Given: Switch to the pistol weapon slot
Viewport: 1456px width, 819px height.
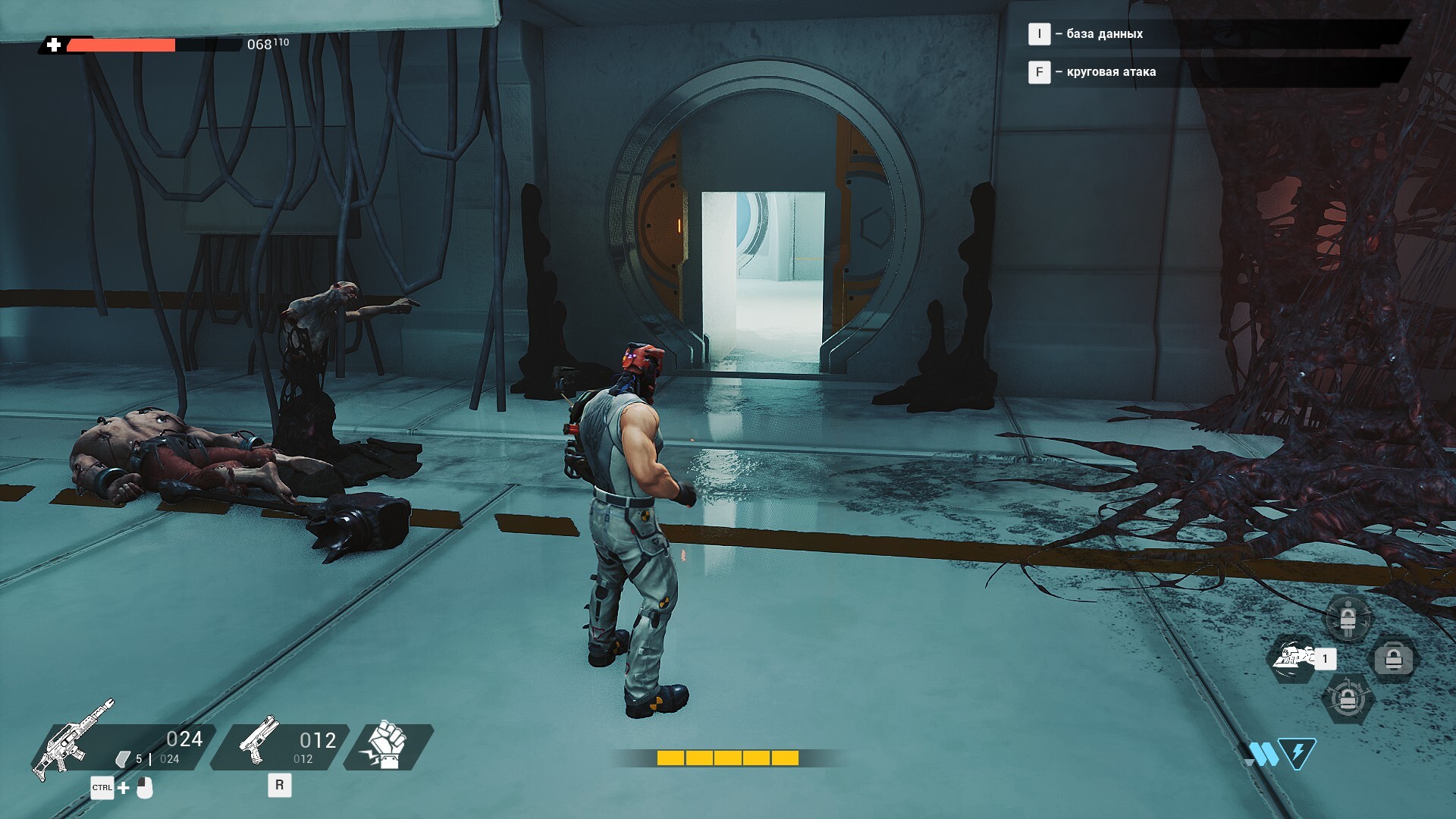Looking at the screenshot, I should tap(279, 746).
